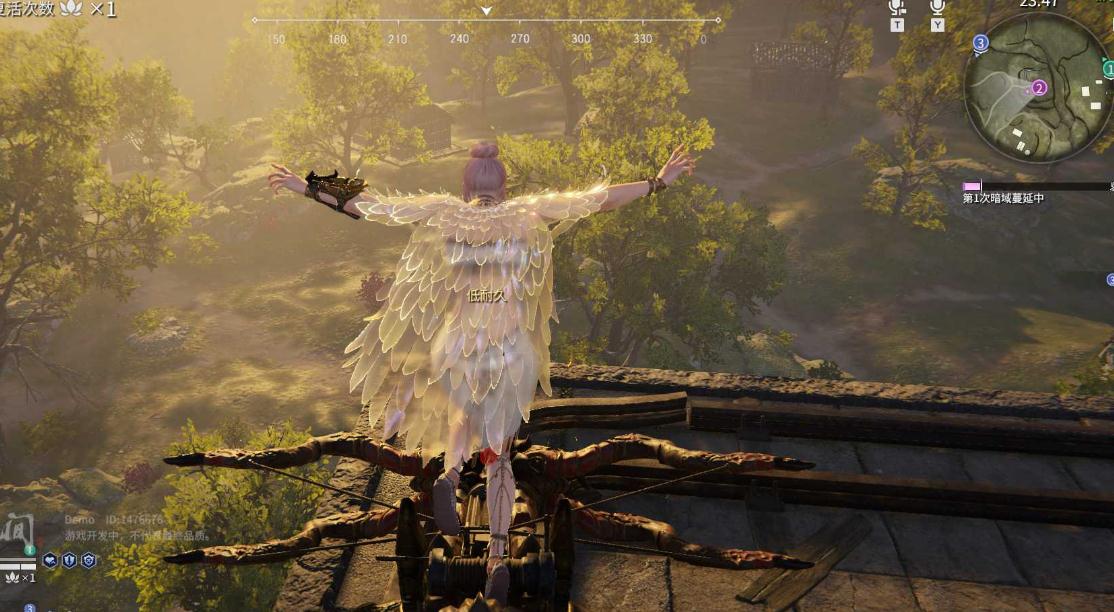Click the sword shield hexagon buff icon
The width and height of the screenshot is (1114, 612).
[69, 560]
